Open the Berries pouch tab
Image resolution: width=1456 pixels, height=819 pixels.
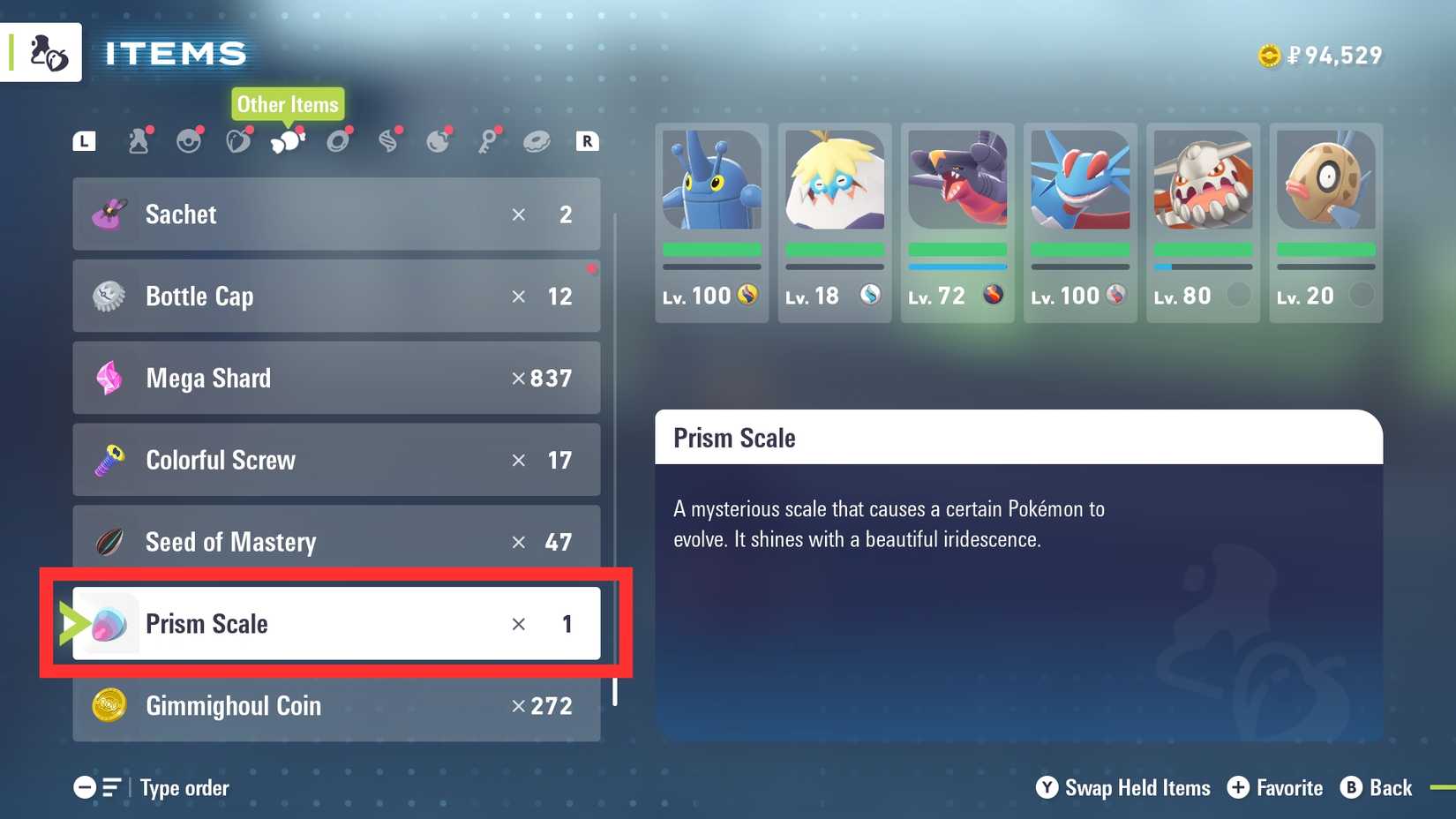point(237,140)
